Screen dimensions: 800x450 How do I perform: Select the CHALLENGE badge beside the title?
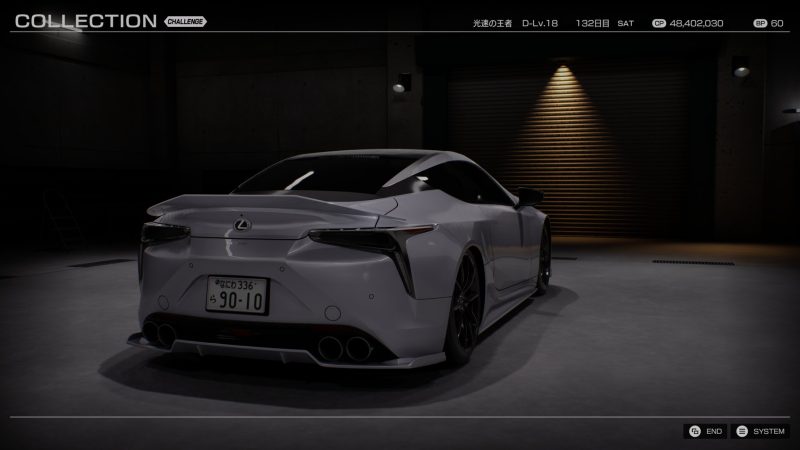[x=185, y=21]
